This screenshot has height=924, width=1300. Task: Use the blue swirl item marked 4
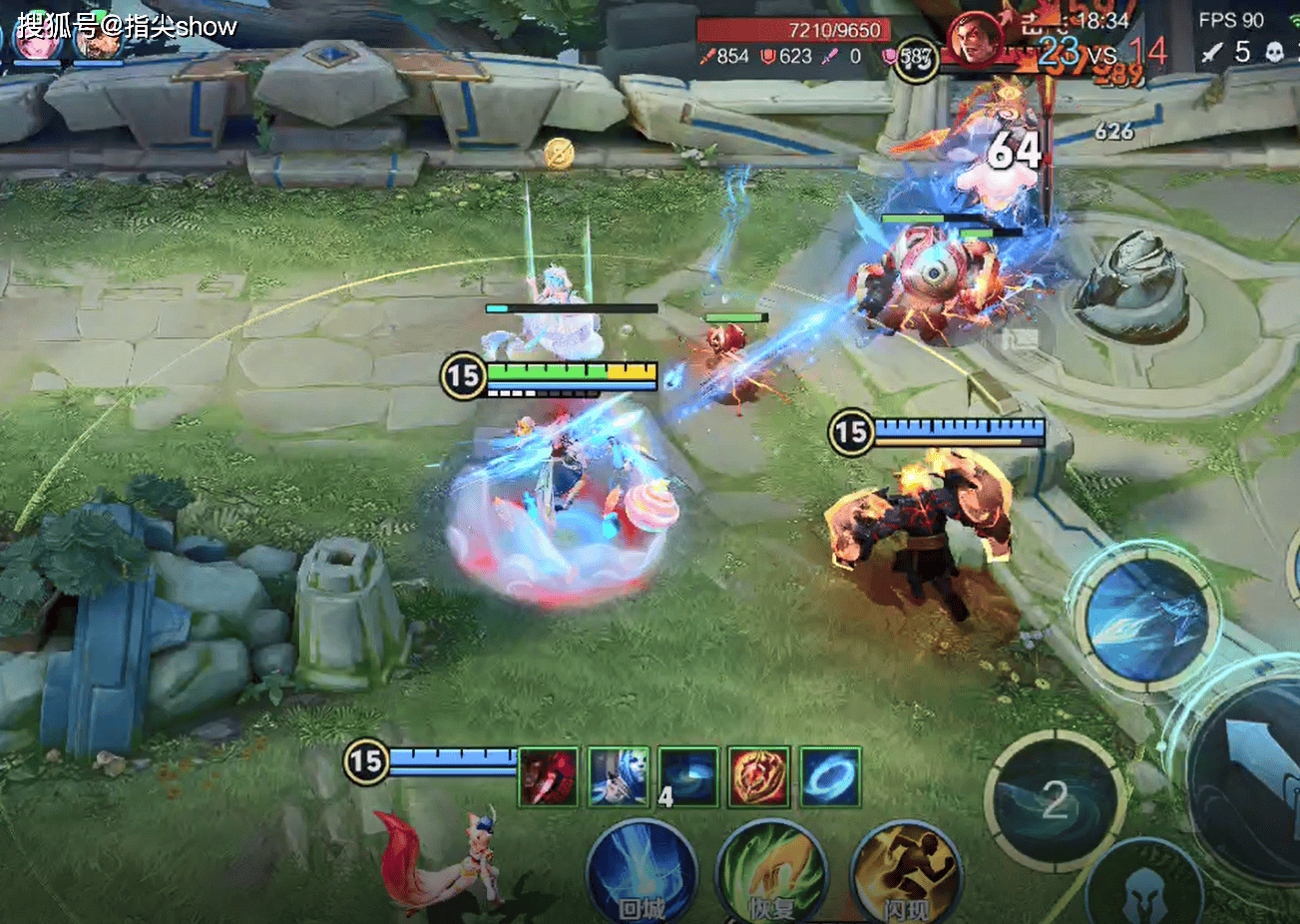(688, 777)
